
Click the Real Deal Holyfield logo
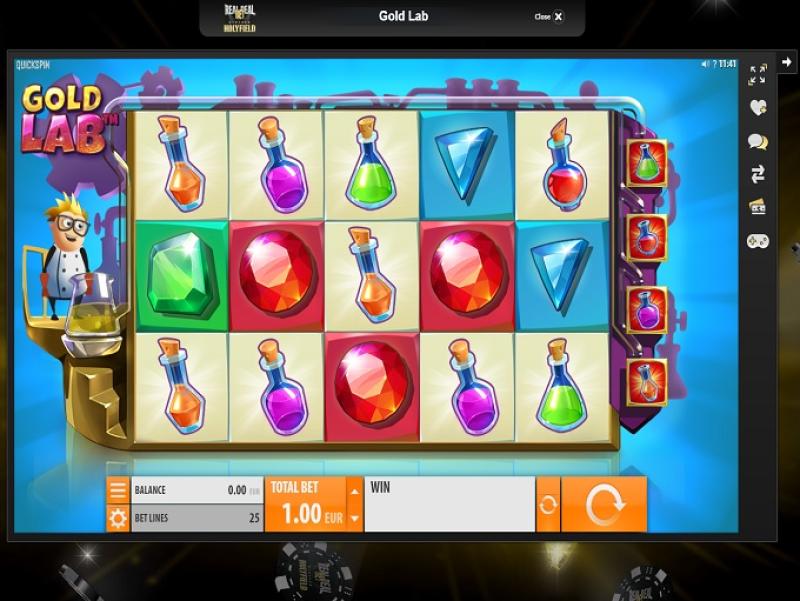240,17
